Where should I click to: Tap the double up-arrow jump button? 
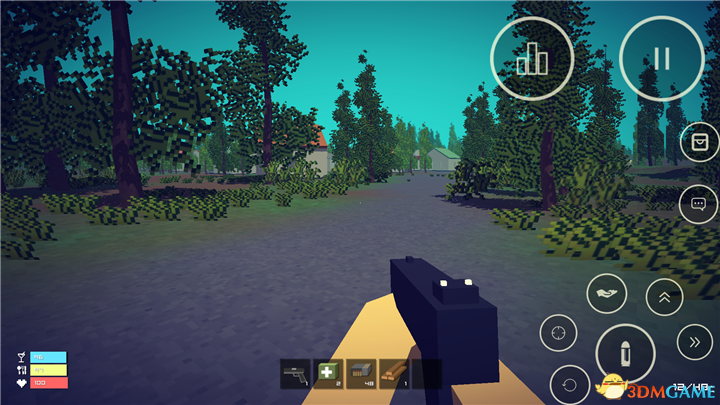(x=664, y=296)
